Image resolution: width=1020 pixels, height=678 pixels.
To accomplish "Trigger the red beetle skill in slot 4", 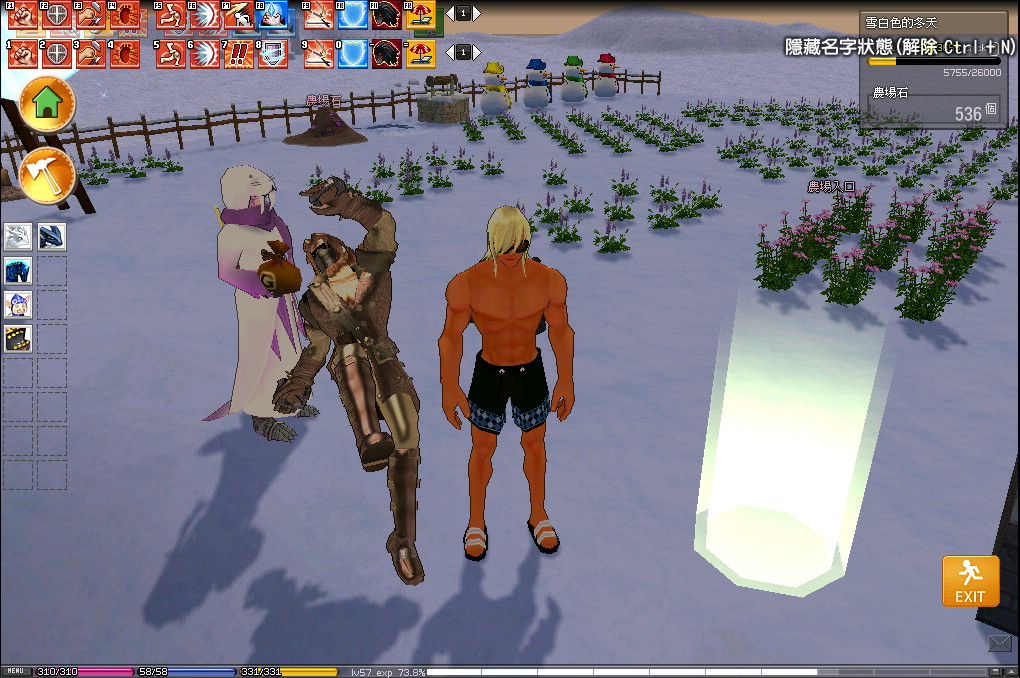I will click(x=125, y=54).
